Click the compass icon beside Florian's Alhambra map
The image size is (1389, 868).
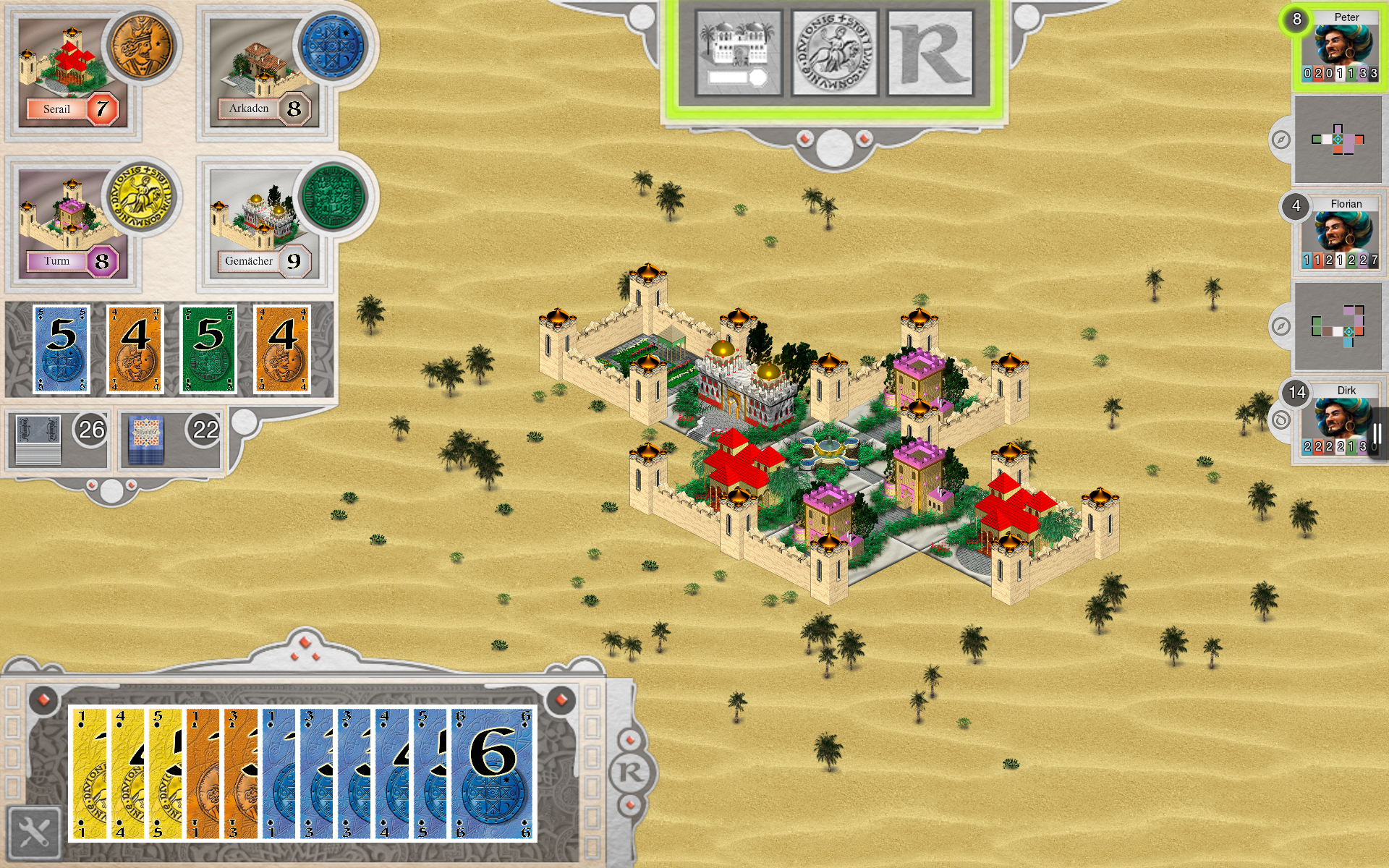coord(1282,327)
